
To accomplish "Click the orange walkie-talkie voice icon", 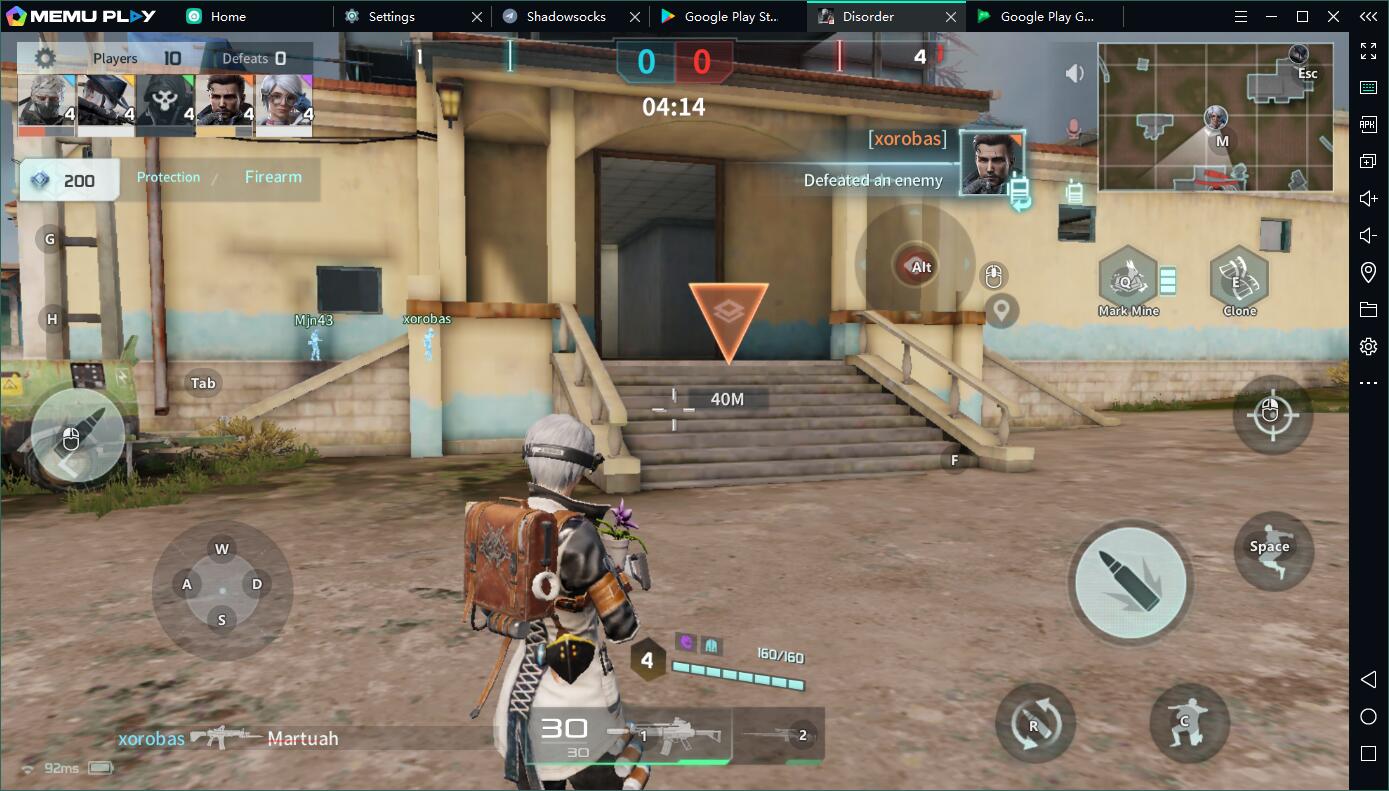I will (1073, 189).
